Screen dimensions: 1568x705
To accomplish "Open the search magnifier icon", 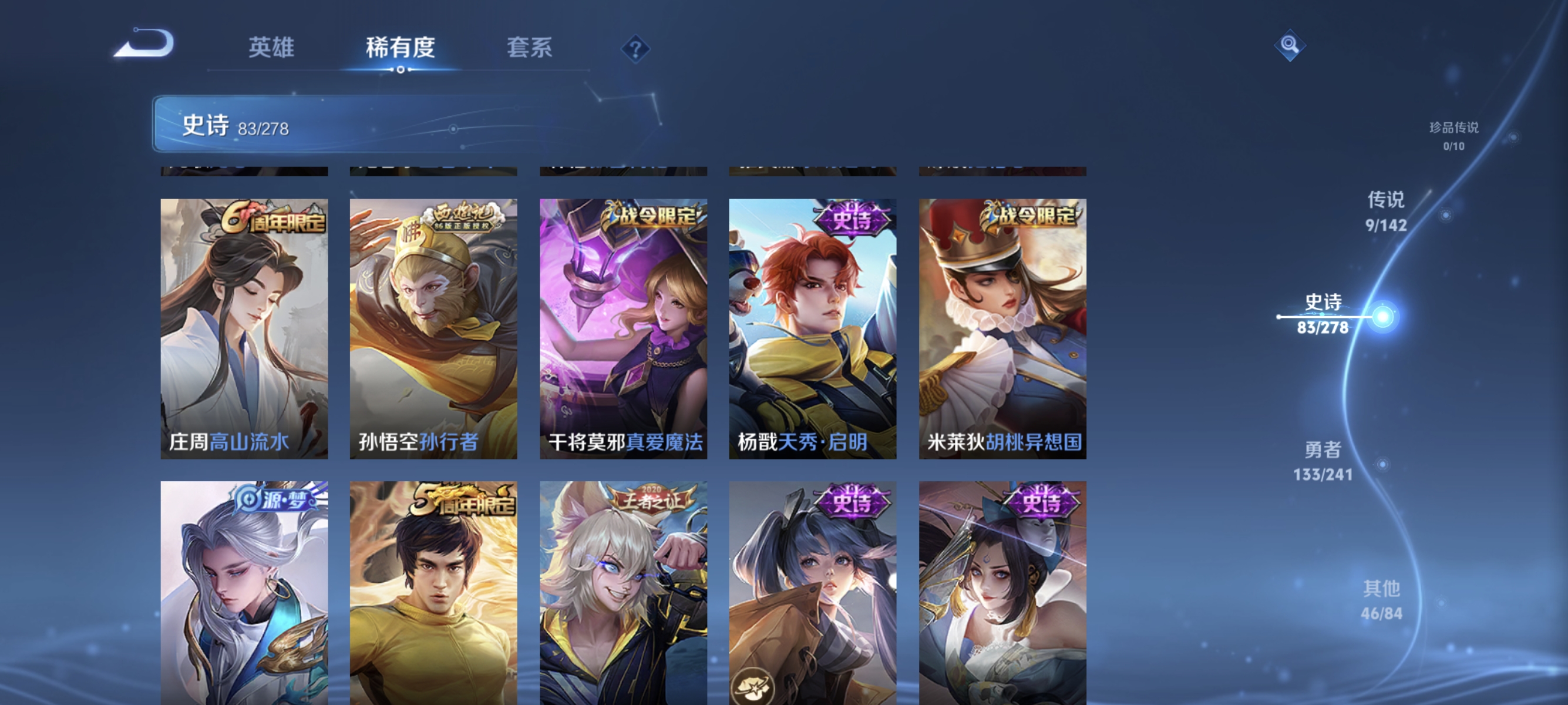I will 1290,45.
